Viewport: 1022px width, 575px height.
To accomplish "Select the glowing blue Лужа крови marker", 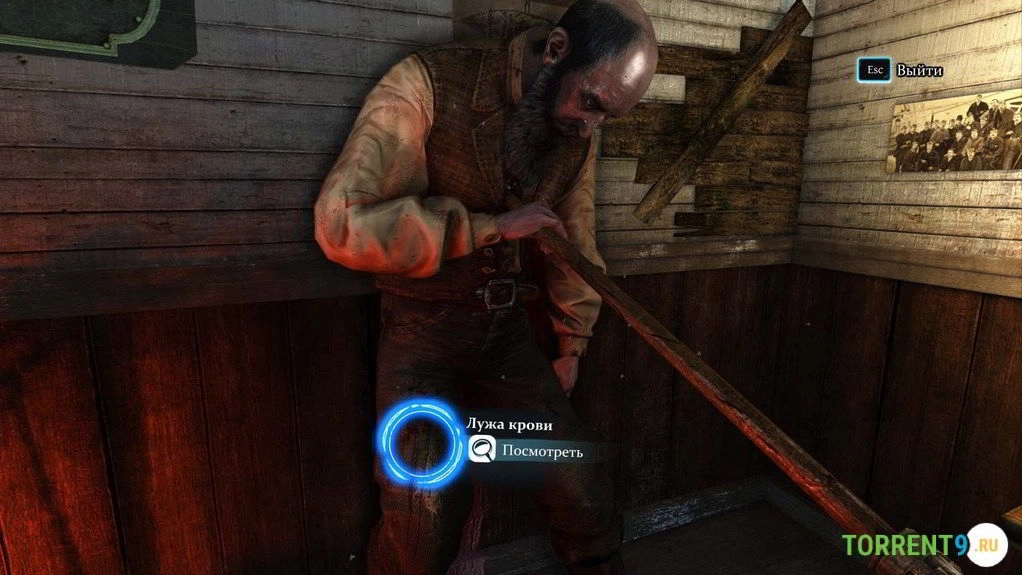I will tap(419, 444).
